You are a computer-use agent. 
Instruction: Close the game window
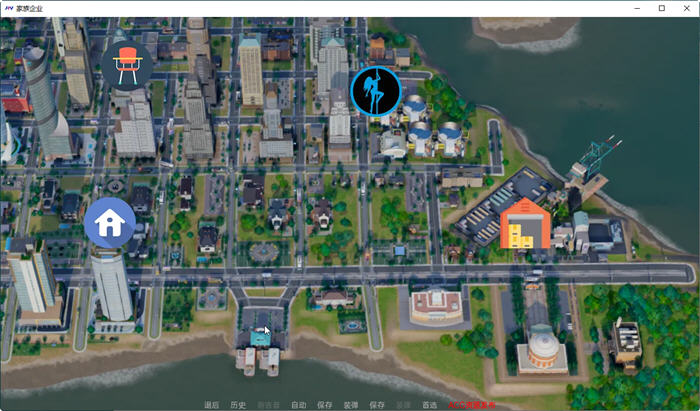tap(686, 8)
